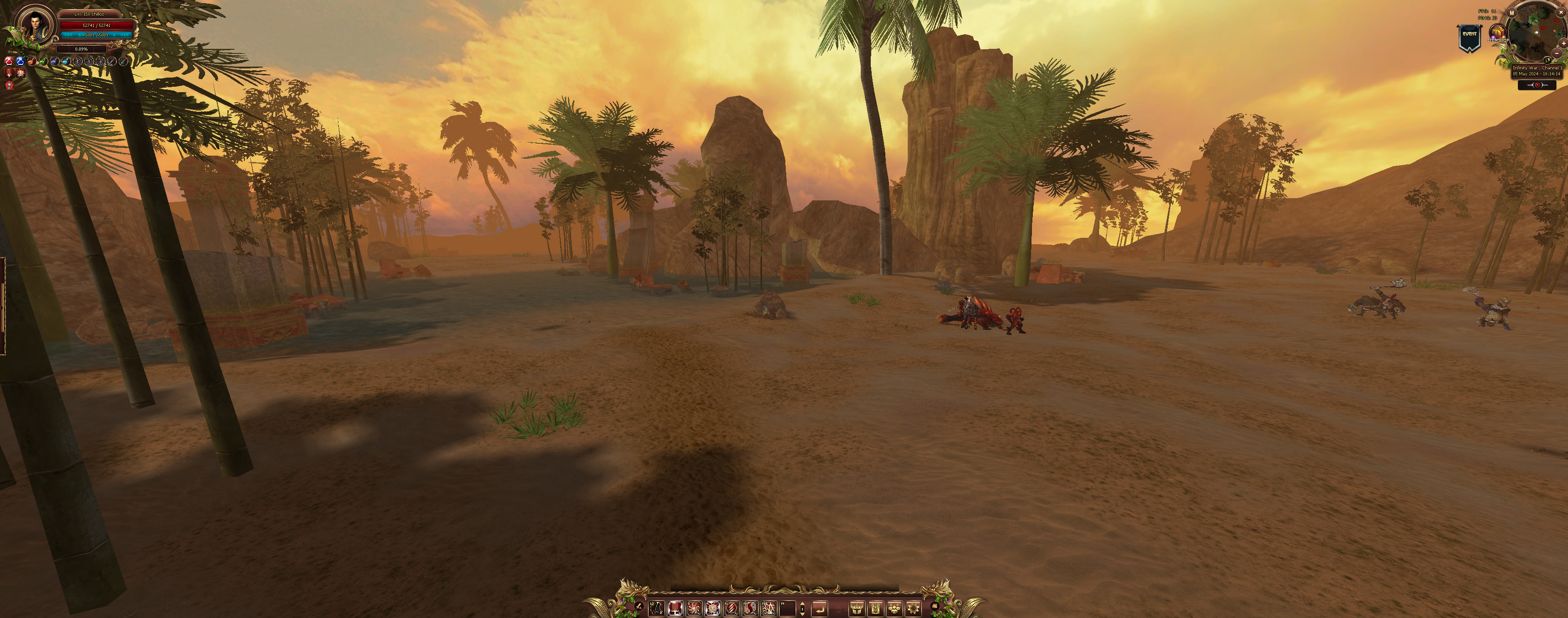
Task: Zoom in the minimap with plus button
Action: point(1563,43)
